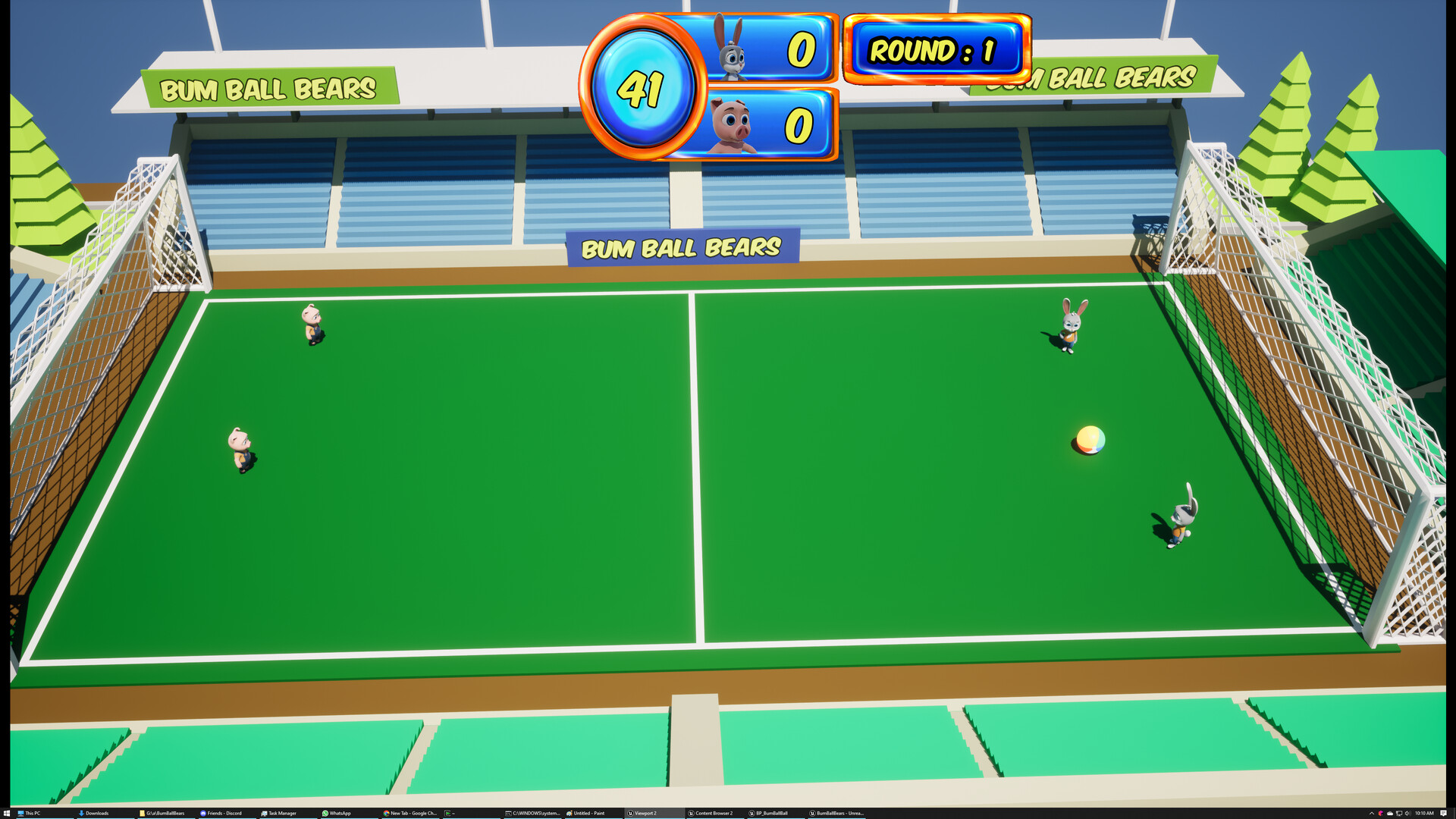This screenshot has height=819, width=1456.
Task: Open the Windows Start menu
Action: [x=8, y=812]
